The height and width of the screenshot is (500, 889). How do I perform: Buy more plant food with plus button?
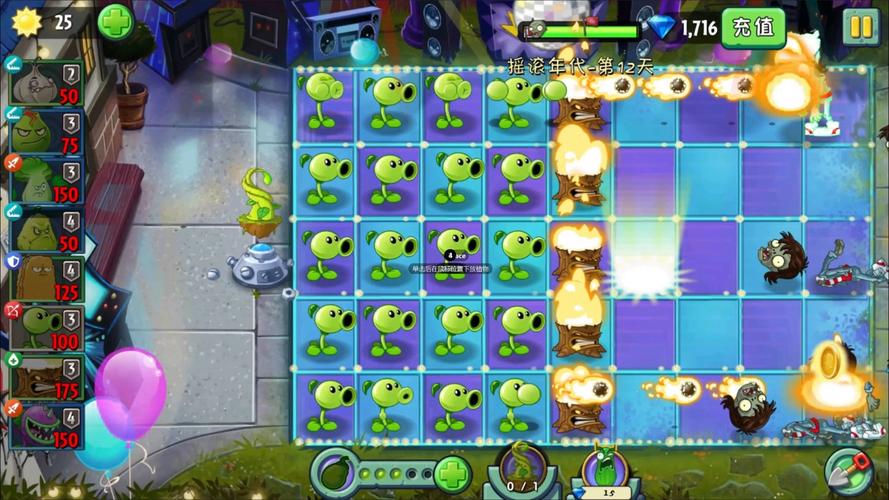(452, 472)
